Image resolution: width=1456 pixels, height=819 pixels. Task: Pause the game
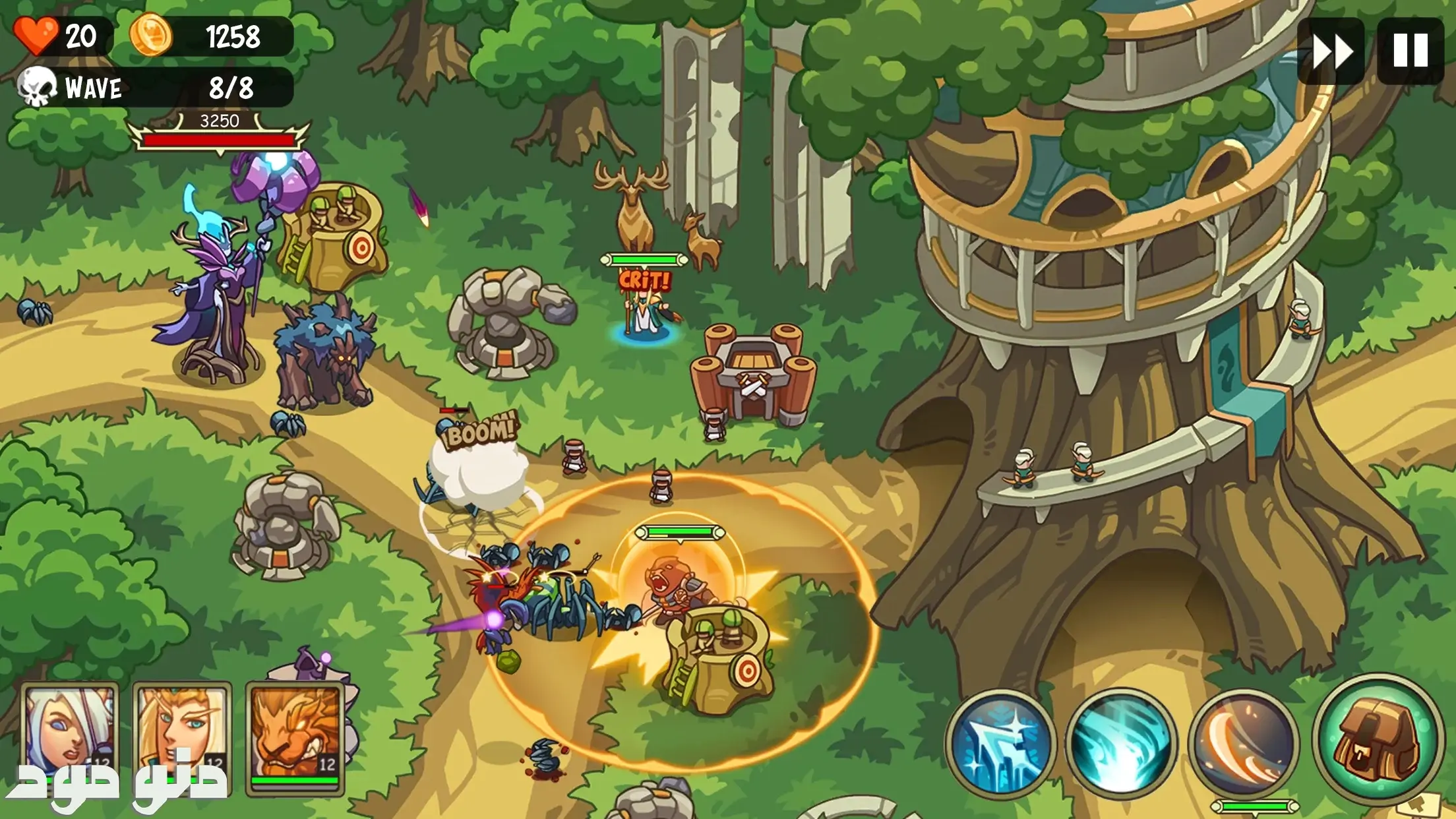pyautogui.click(x=1410, y=51)
